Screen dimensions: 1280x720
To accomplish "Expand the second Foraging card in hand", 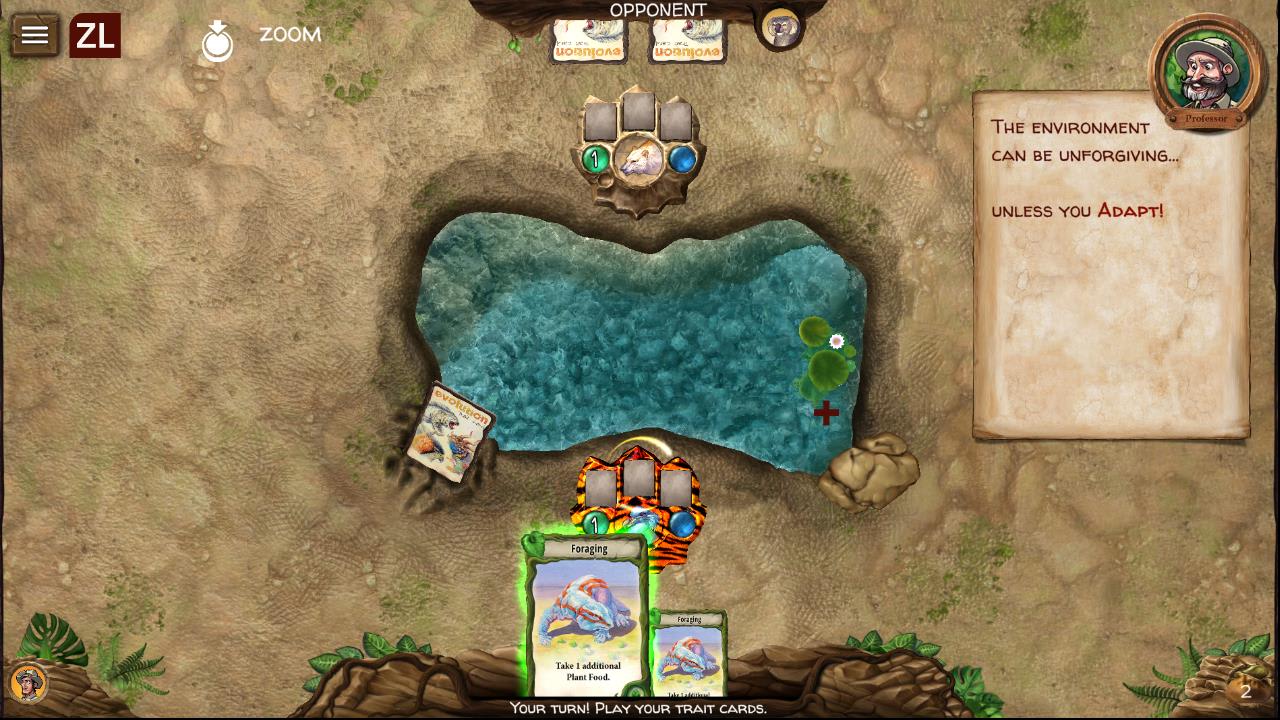I will coord(688,650).
